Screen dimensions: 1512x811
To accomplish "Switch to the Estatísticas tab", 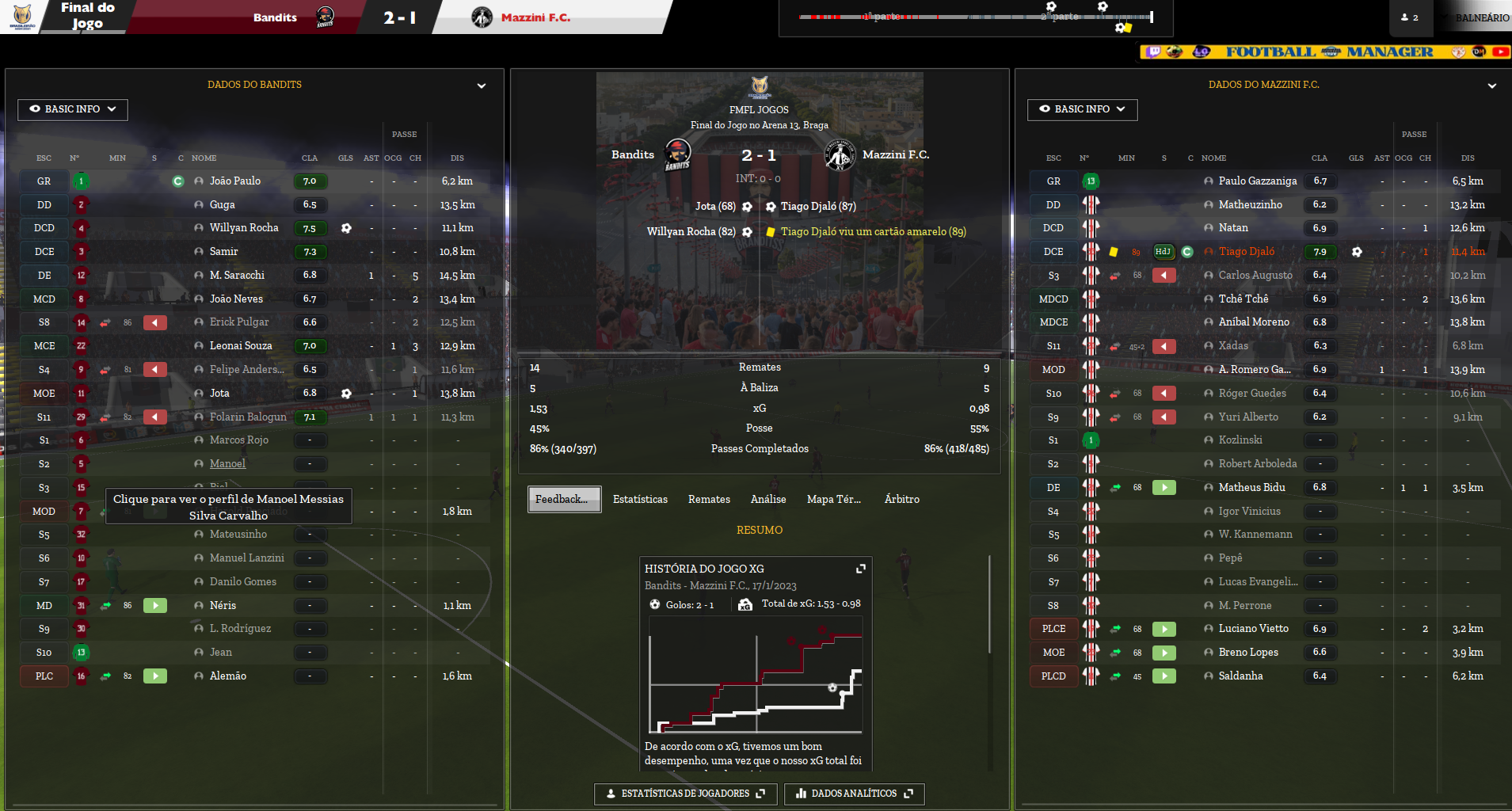I will click(640, 499).
